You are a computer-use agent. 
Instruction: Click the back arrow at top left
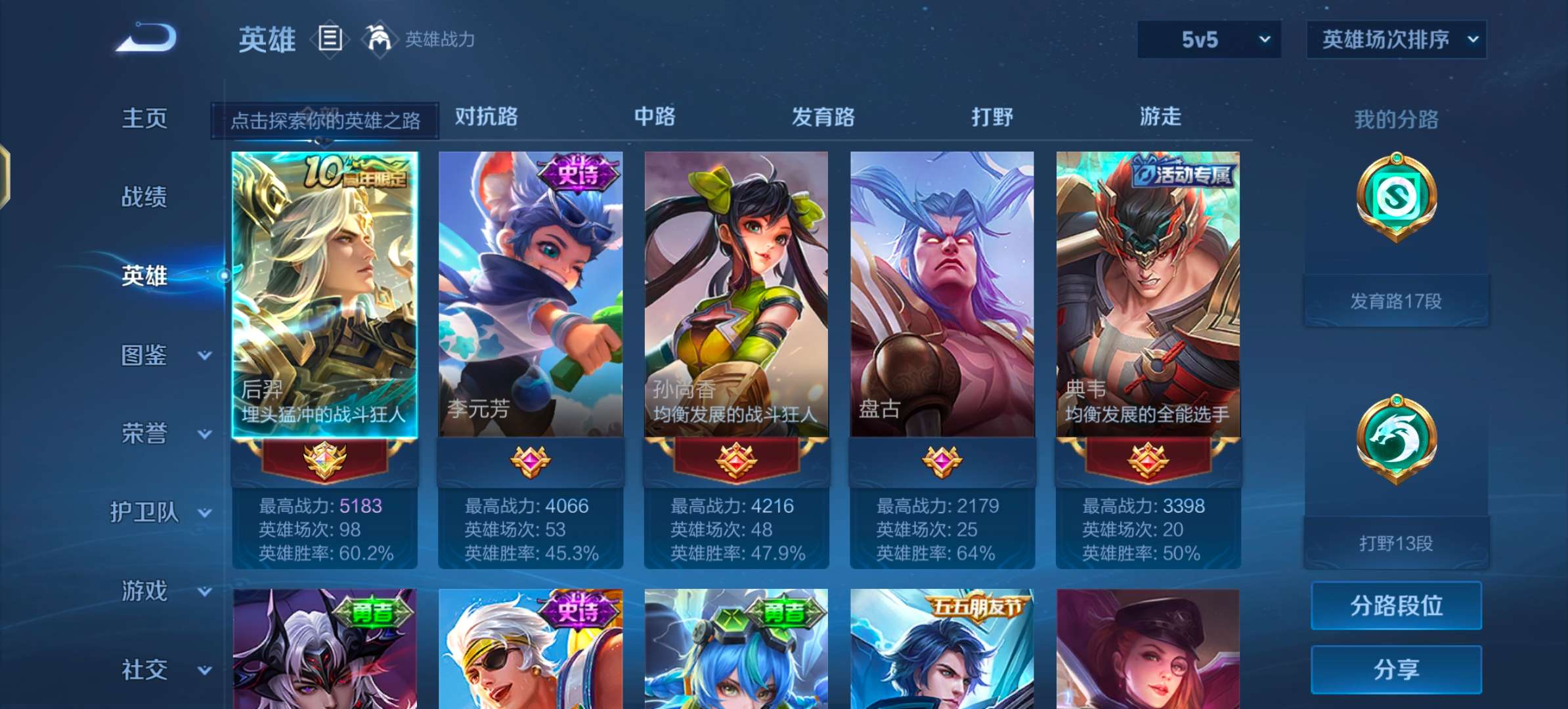pyautogui.click(x=146, y=37)
